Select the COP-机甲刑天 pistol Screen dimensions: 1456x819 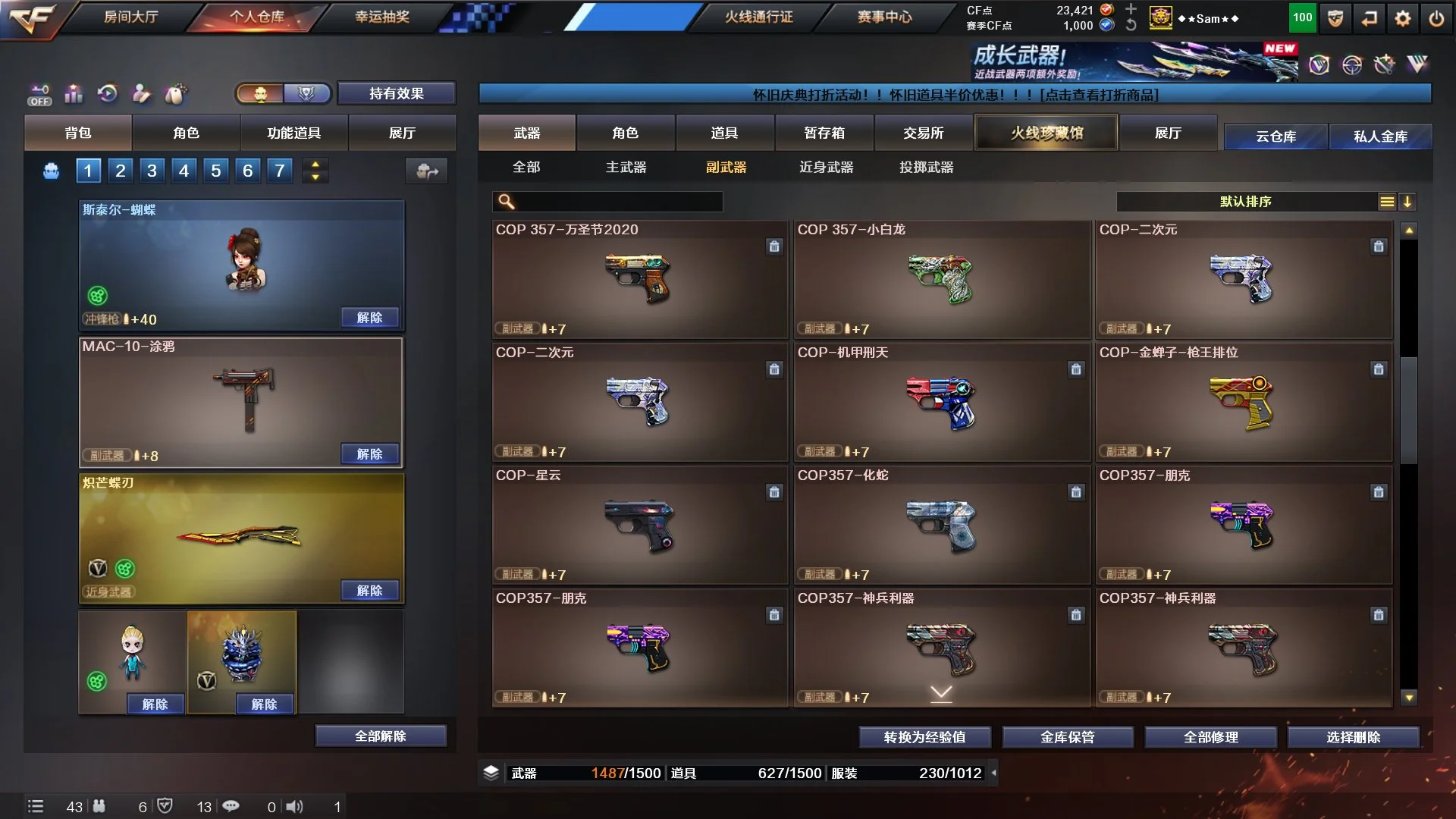[941, 402]
